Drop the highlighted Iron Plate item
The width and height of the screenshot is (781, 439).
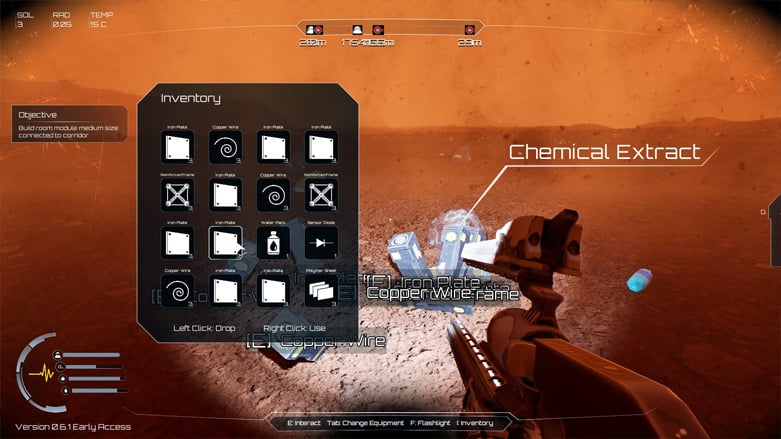[225, 242]
